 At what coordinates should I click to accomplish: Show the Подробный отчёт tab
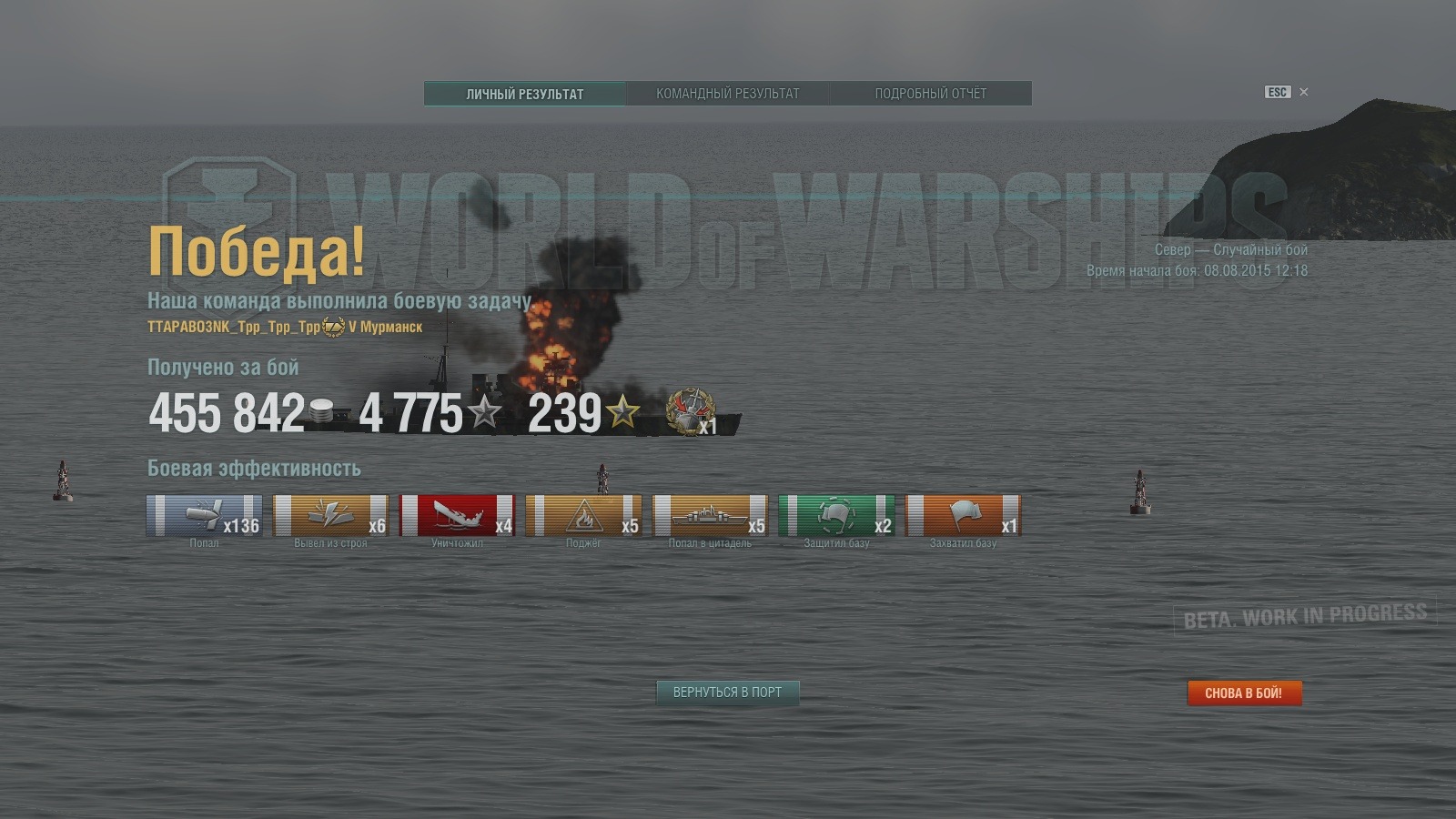930,94
